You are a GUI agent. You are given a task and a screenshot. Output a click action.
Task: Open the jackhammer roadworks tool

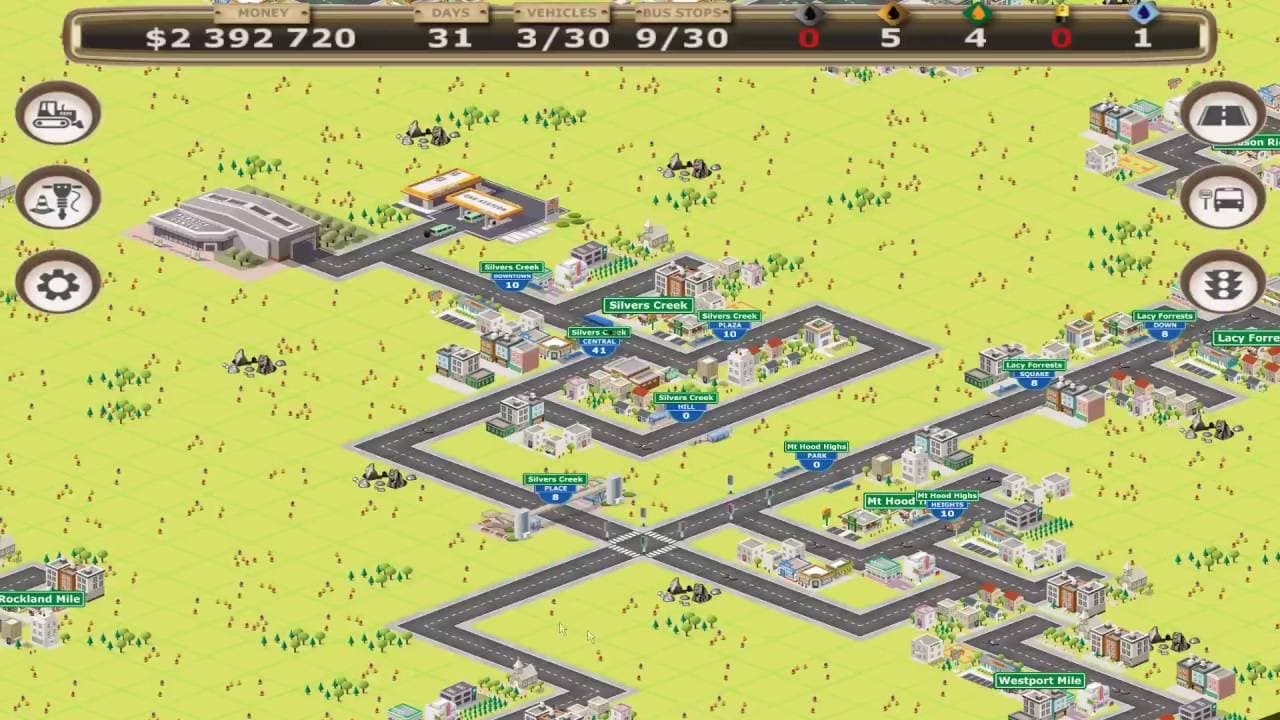57,198
